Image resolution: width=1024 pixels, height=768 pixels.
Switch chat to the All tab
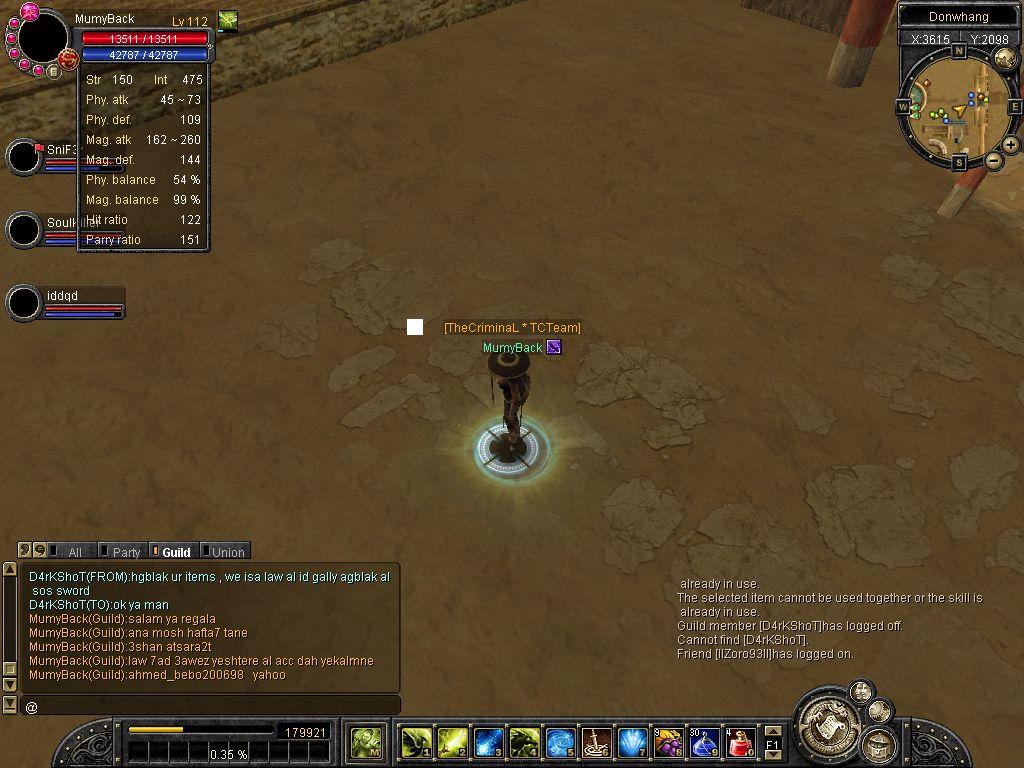pyautogui.click(x=68, y=552)
